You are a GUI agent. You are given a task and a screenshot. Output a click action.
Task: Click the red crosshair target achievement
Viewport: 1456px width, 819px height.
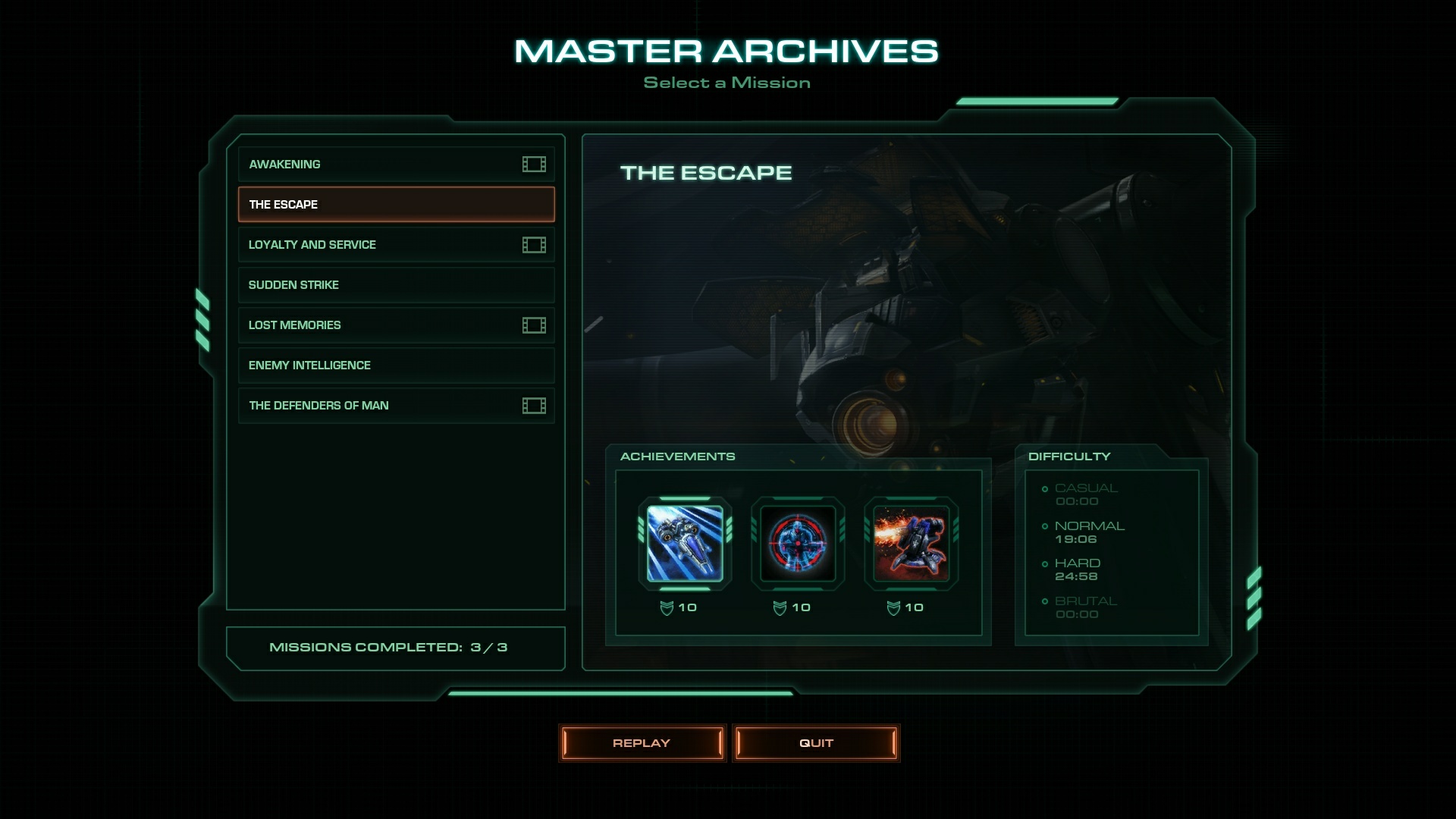tap(798, 543)
